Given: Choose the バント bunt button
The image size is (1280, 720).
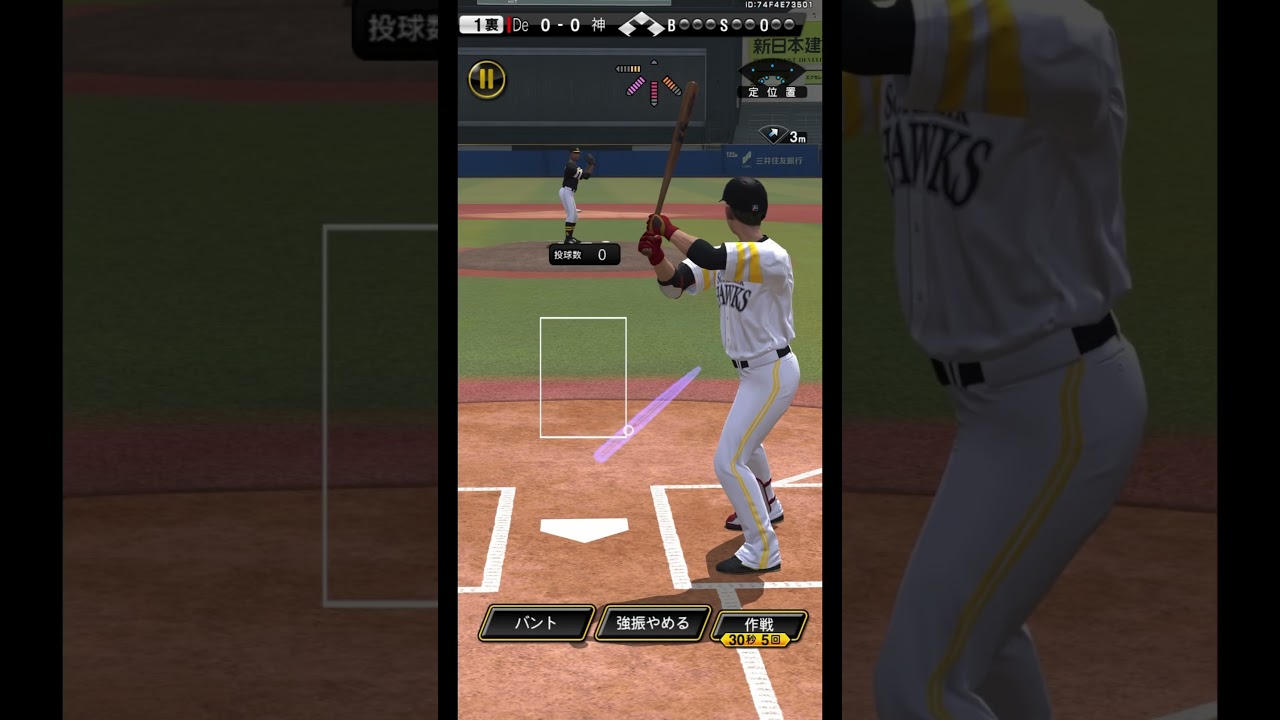Looking at the screenshot, I should 536,623.
